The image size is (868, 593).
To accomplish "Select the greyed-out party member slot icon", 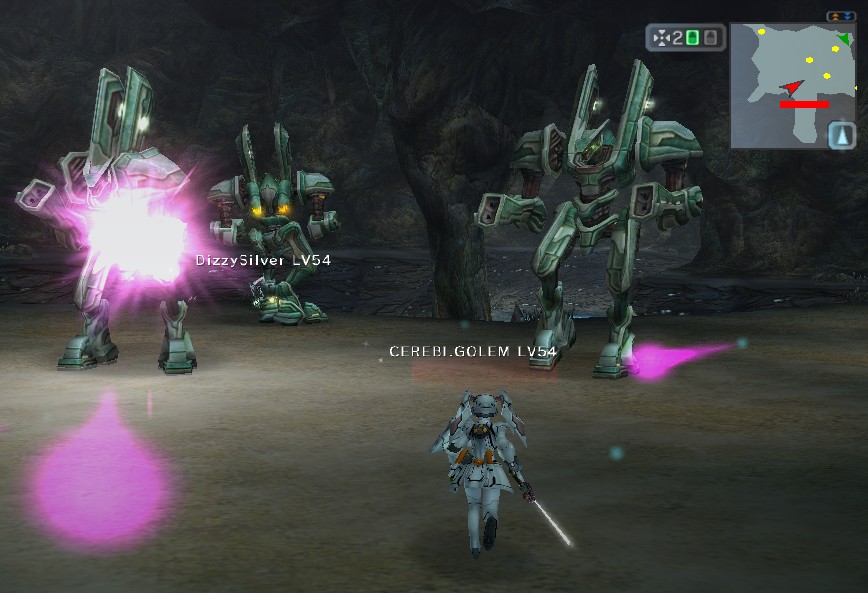I will click(x=710, y=38).
